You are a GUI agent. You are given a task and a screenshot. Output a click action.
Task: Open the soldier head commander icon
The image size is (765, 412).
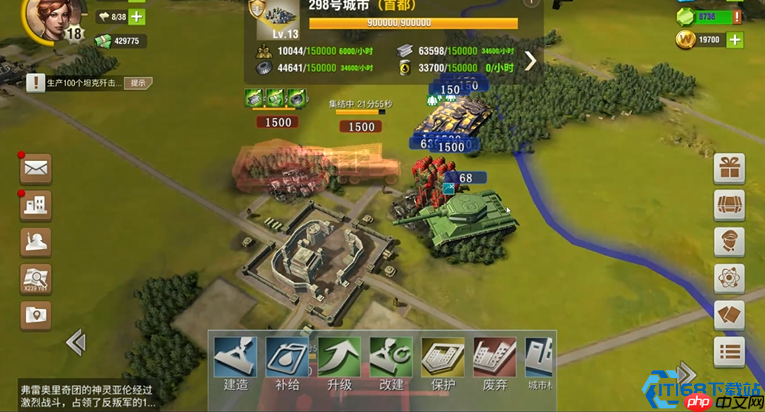[x=729, y=242]
